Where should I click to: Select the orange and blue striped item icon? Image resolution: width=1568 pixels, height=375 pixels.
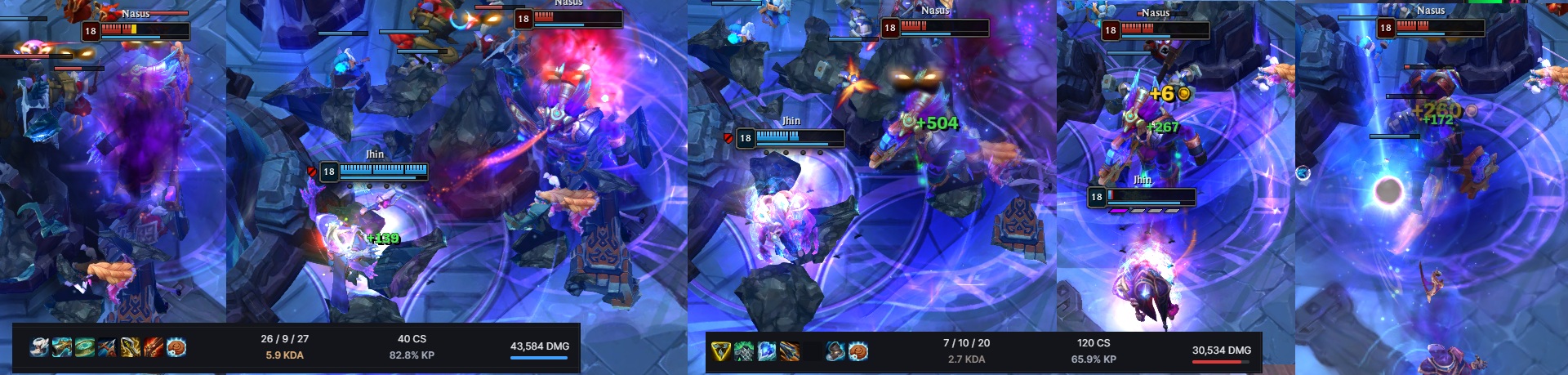point(789,351)
